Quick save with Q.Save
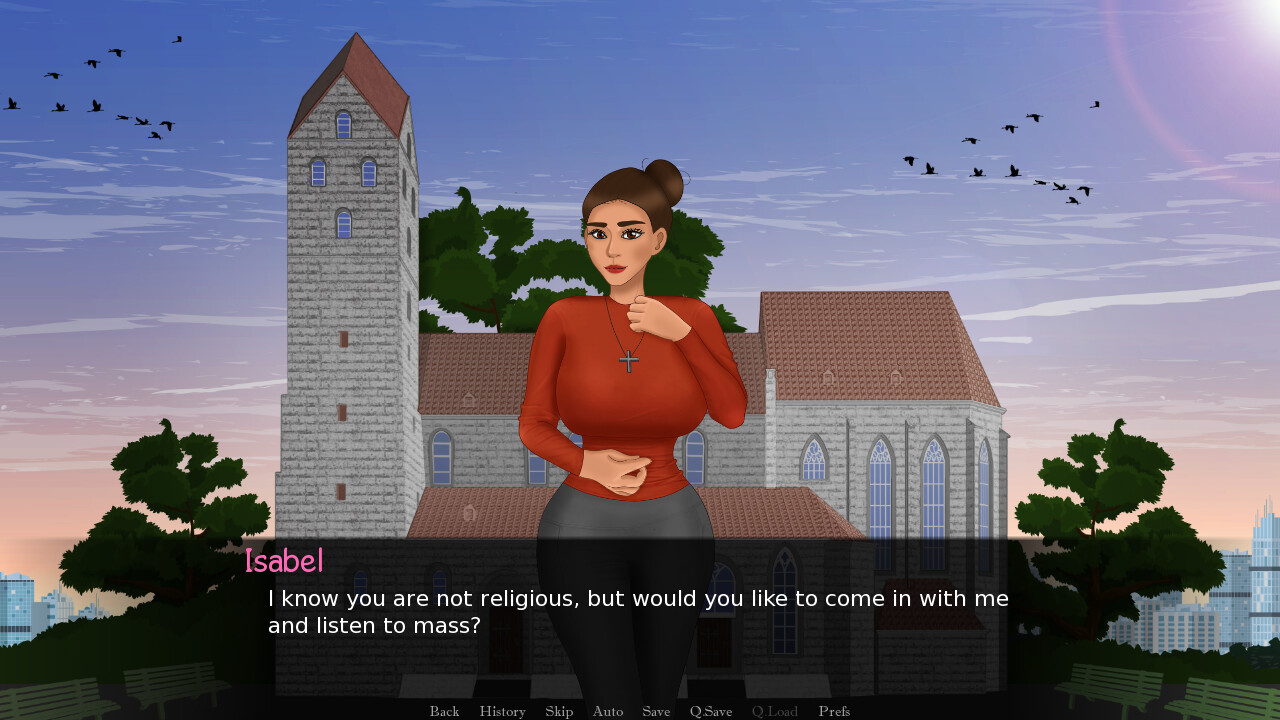This screenshot has height=720, width=1280. pos(711,711)
